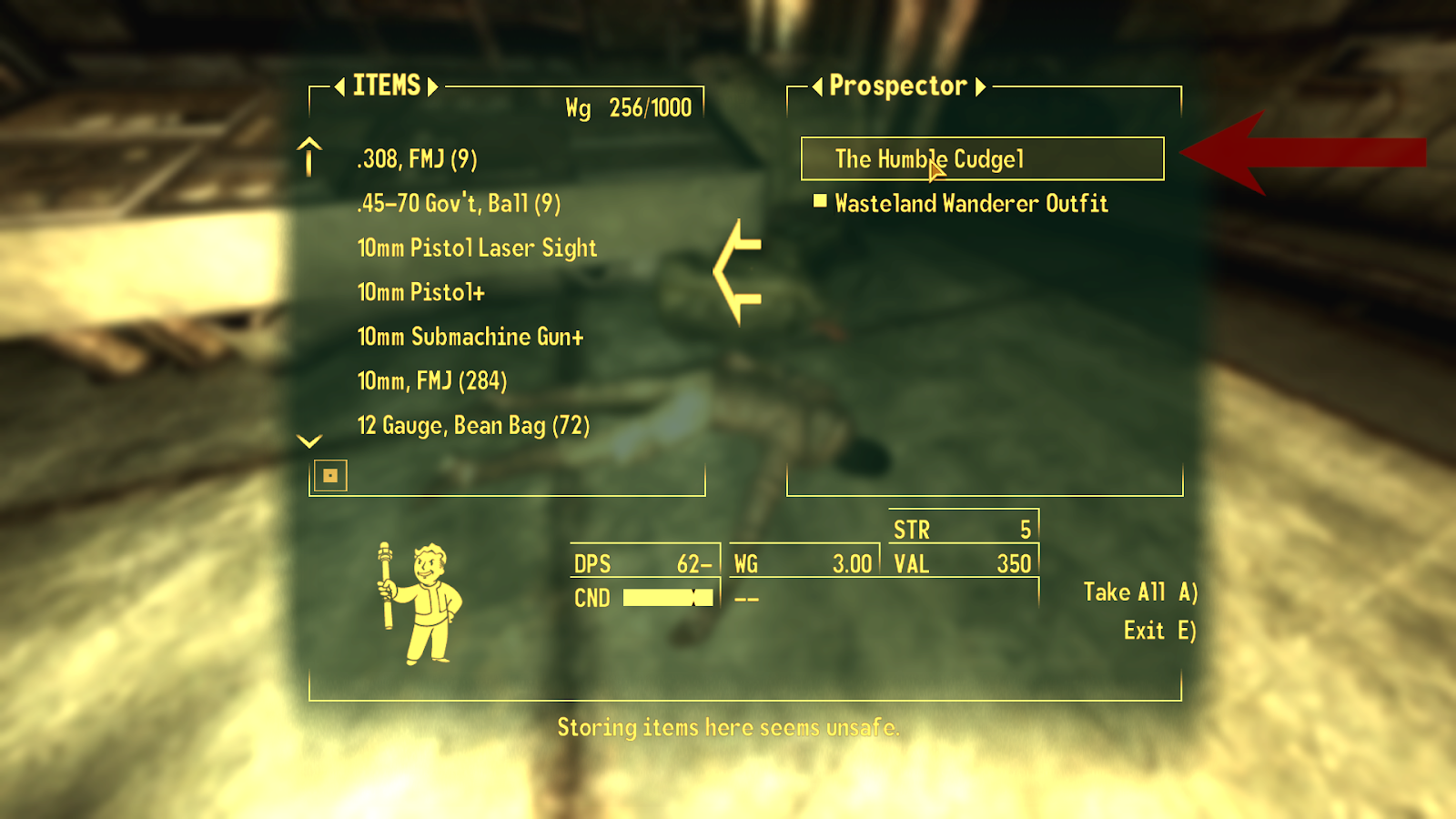Select the 10mm Pistol+ entry

click(x=421, y=291)
